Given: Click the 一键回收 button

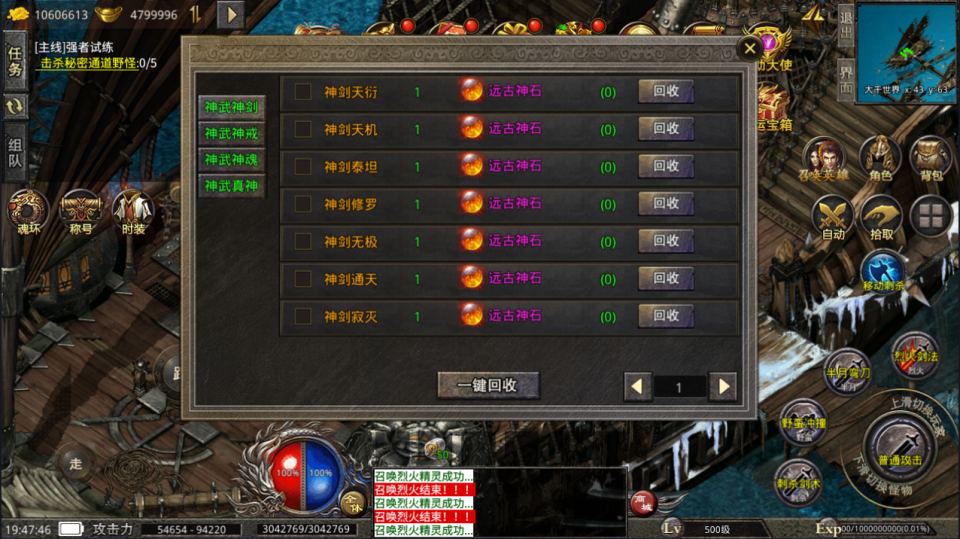Looking at the screenshot, I should tap(488, 385).
